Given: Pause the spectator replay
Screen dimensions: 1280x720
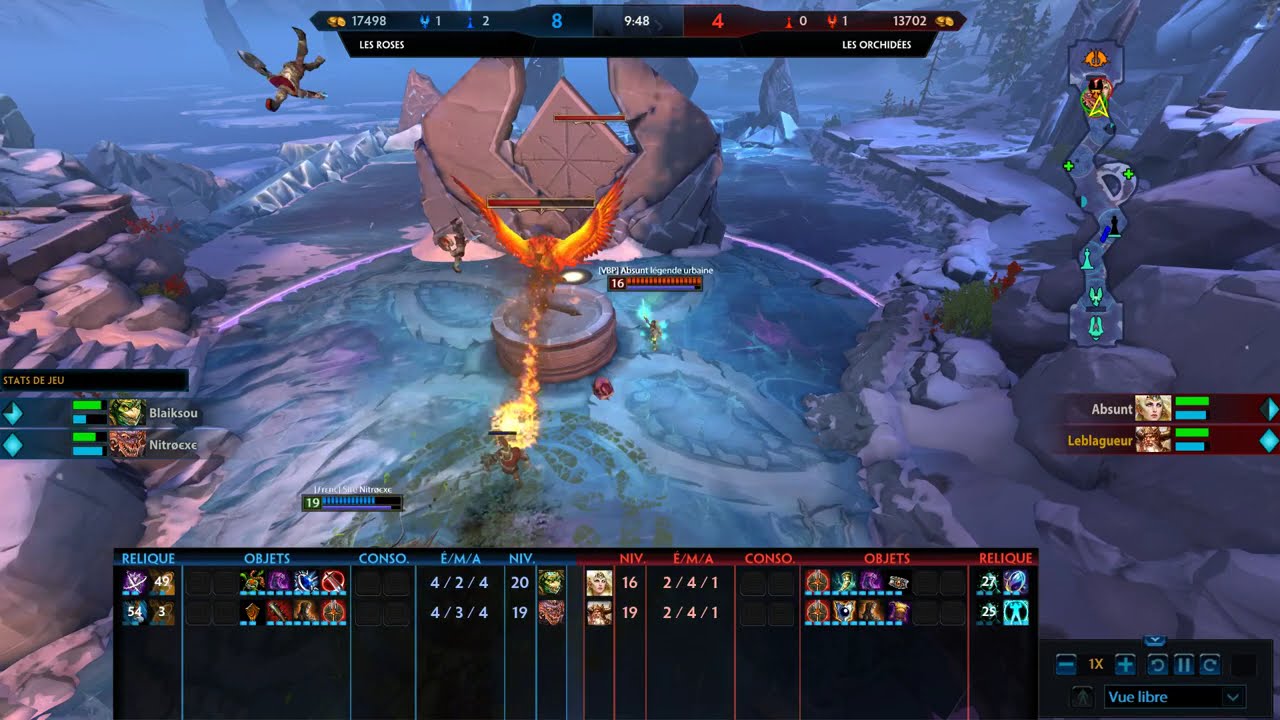Looking at the screenshot, I should coord(1183,665).
